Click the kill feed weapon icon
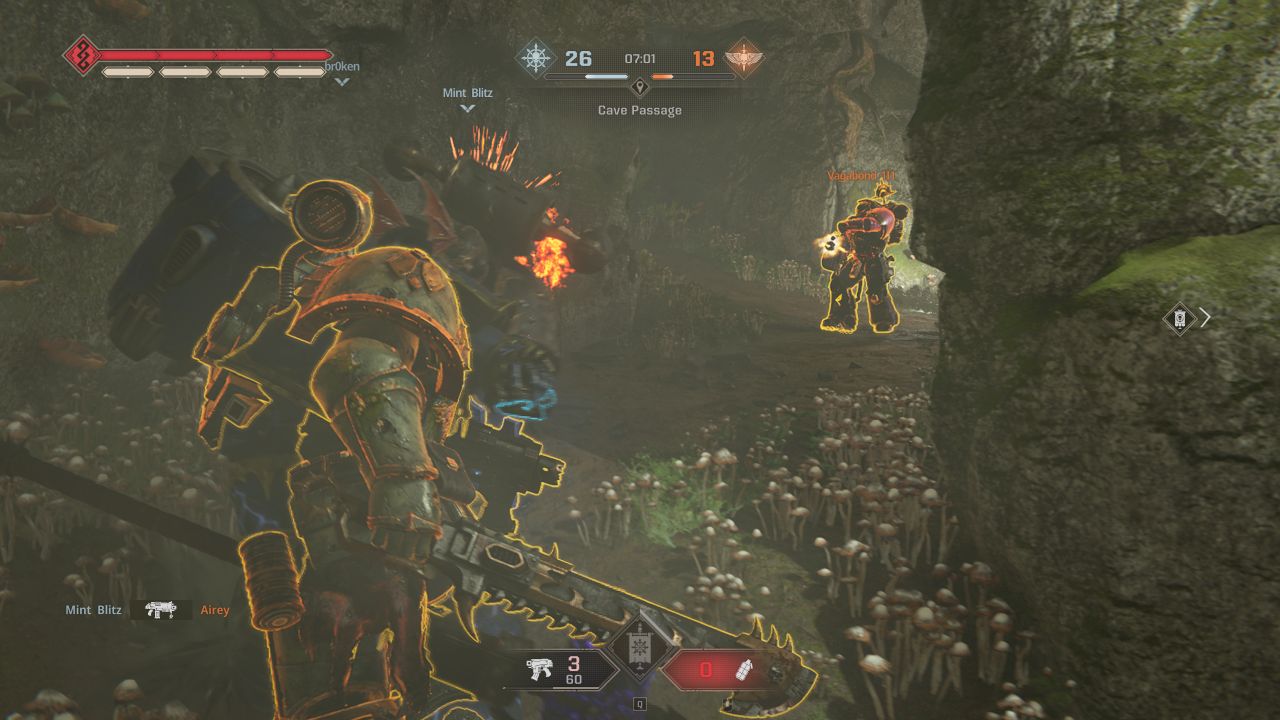Screen dimensions: 1280x720 160,610
